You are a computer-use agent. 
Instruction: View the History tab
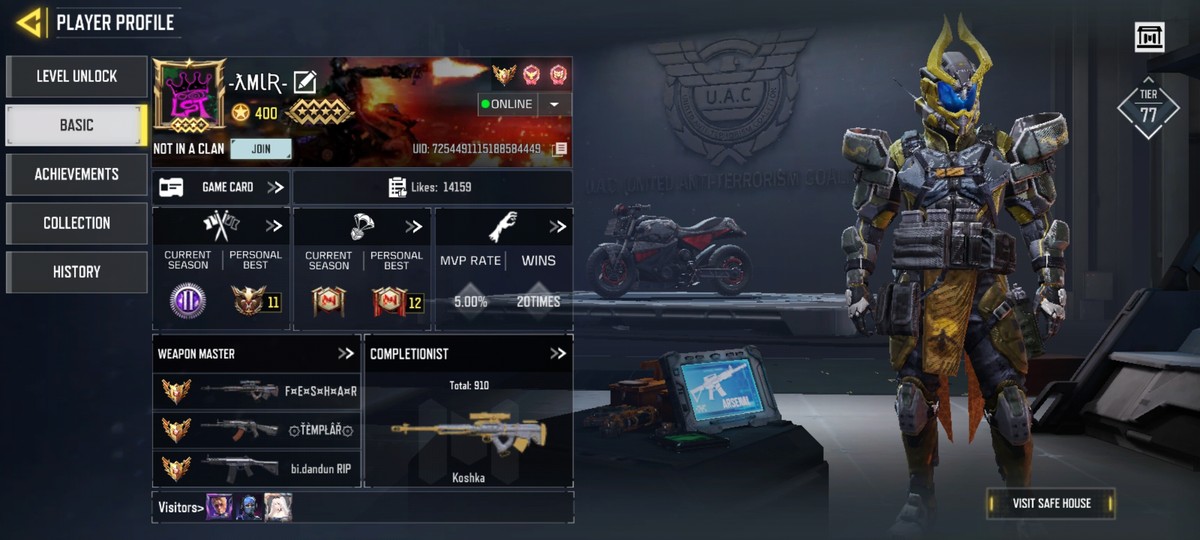coord(77,272)
